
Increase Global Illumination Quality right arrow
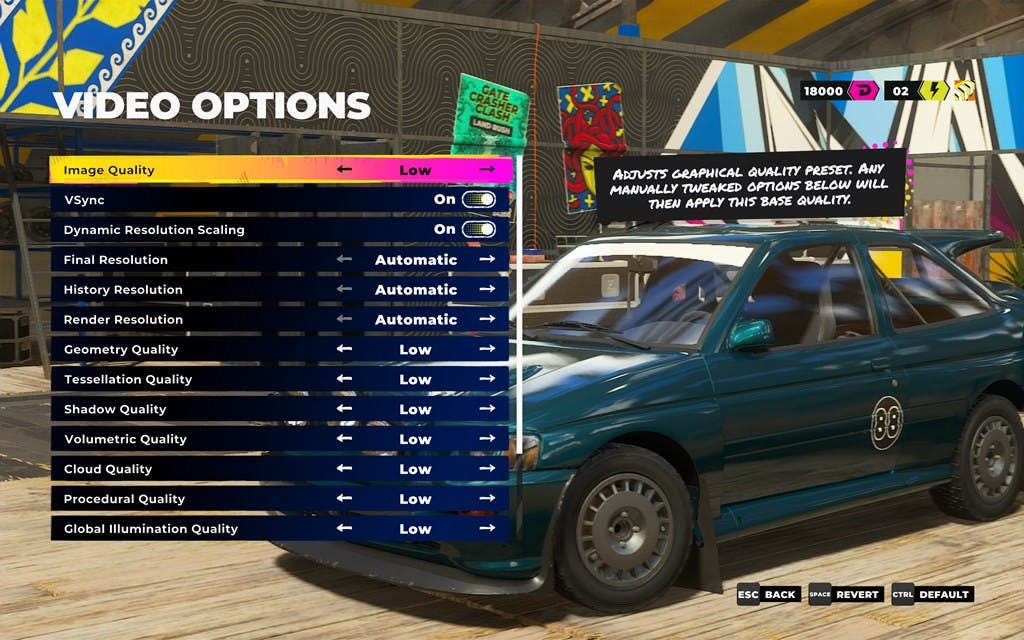click(487, 529)
